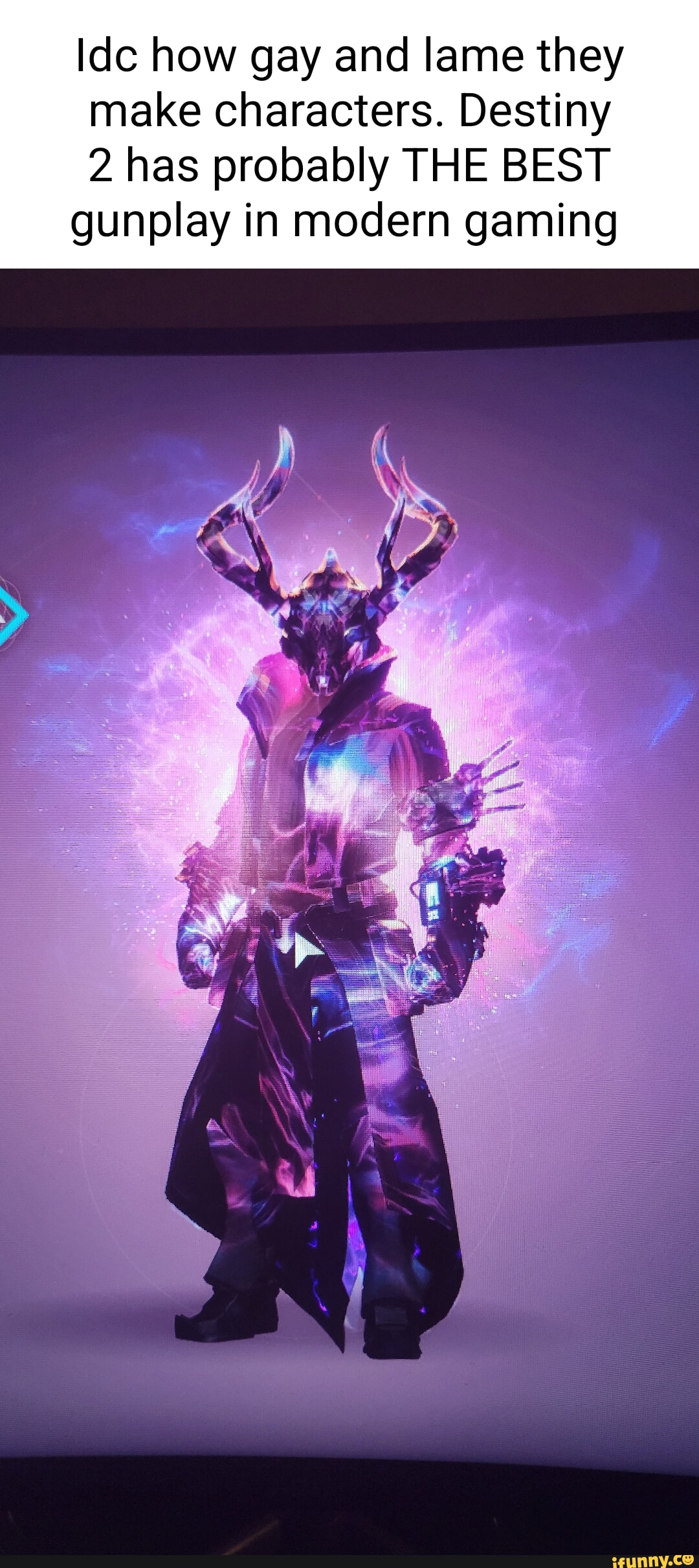Select the teal diamond subclass icon

tap(11, 615)
